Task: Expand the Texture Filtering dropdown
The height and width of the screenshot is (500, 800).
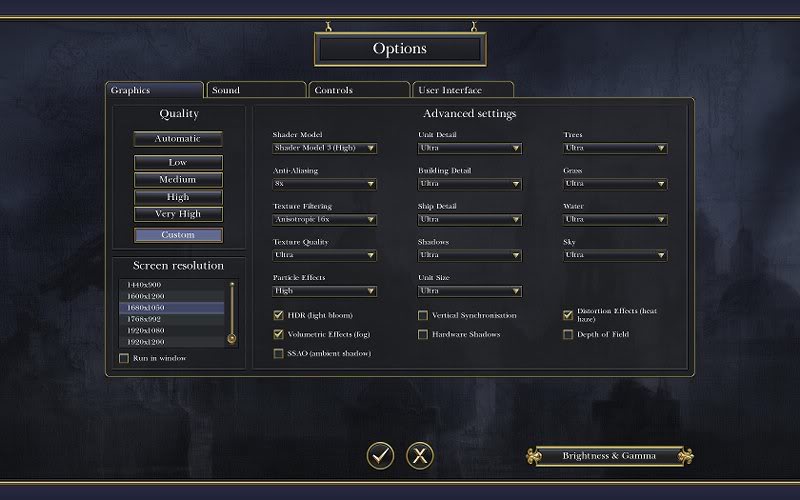Action: coord(324,219)
